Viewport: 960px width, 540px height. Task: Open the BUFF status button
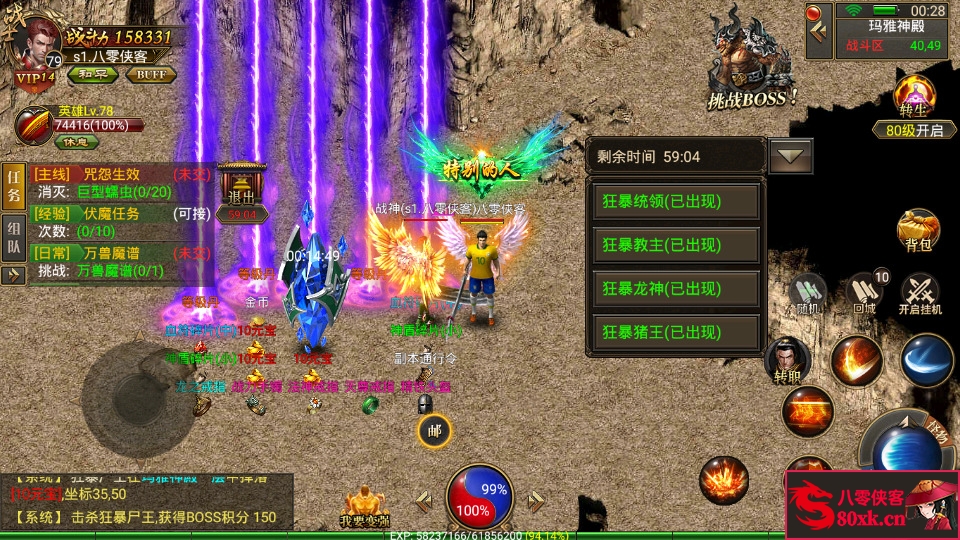(151, 74)
